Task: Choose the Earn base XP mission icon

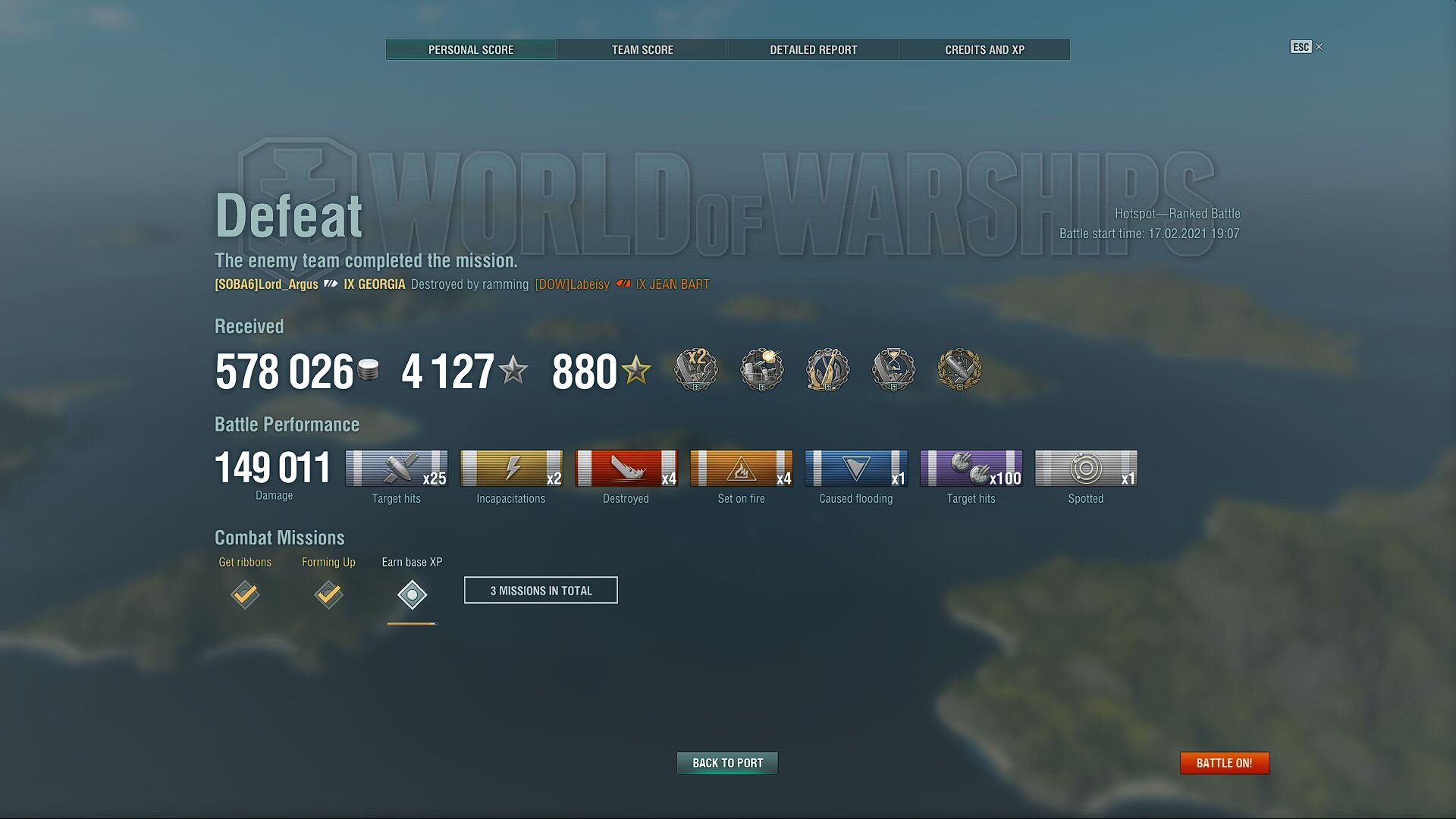Action: point(412,595)
